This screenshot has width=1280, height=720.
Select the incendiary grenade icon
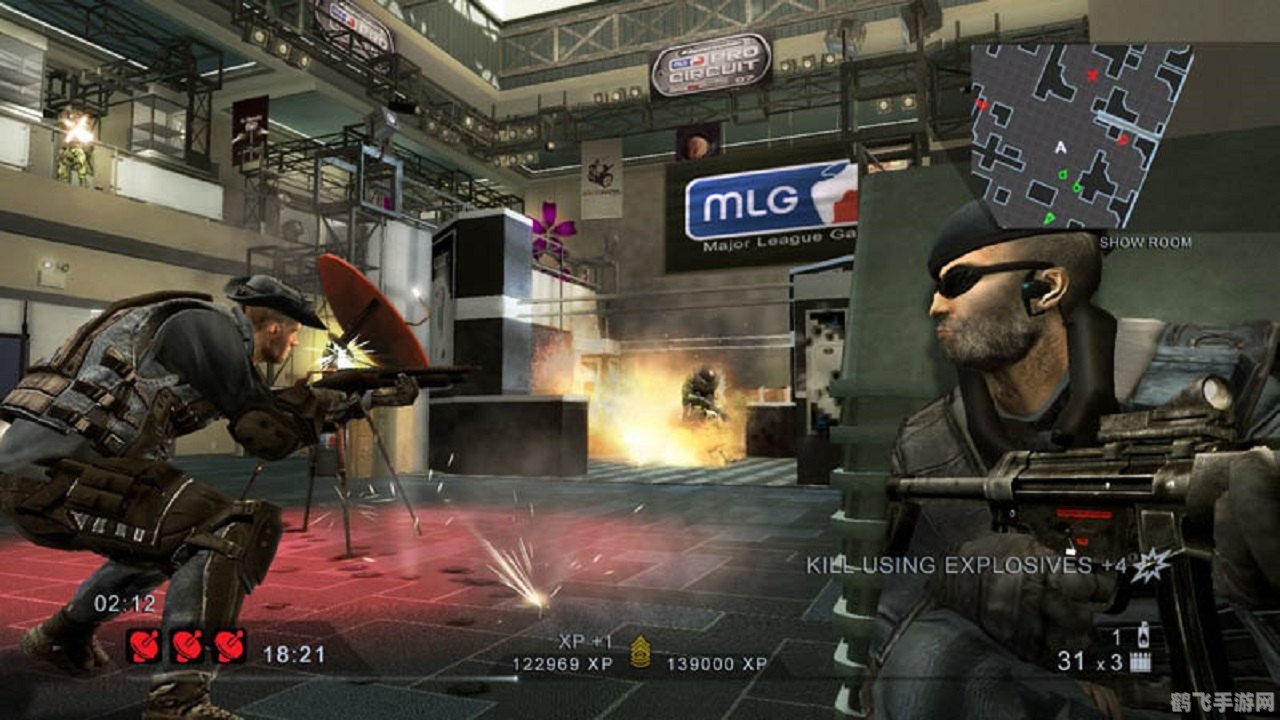[1143, 635]
